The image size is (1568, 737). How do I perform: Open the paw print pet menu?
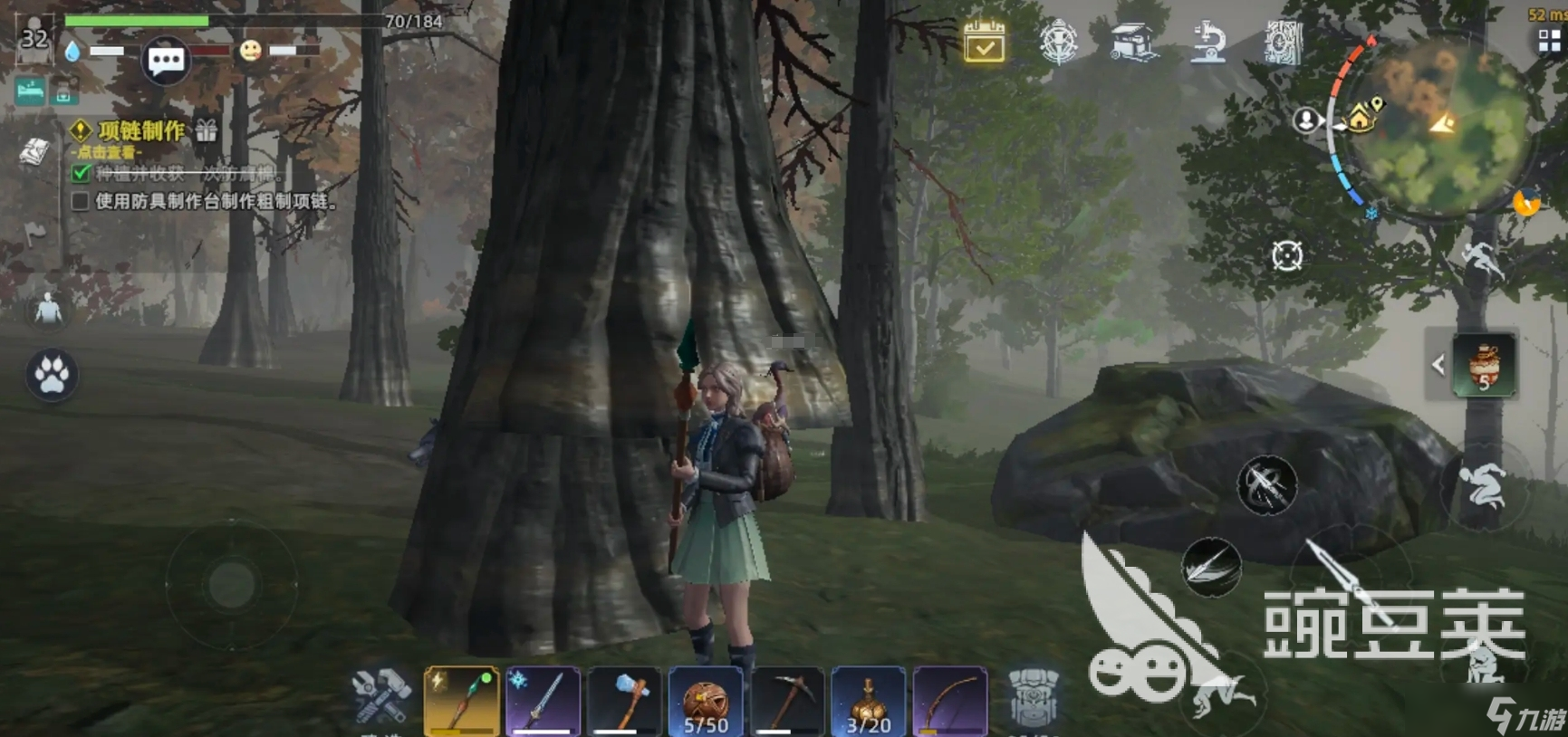click(x=52, y=374)
